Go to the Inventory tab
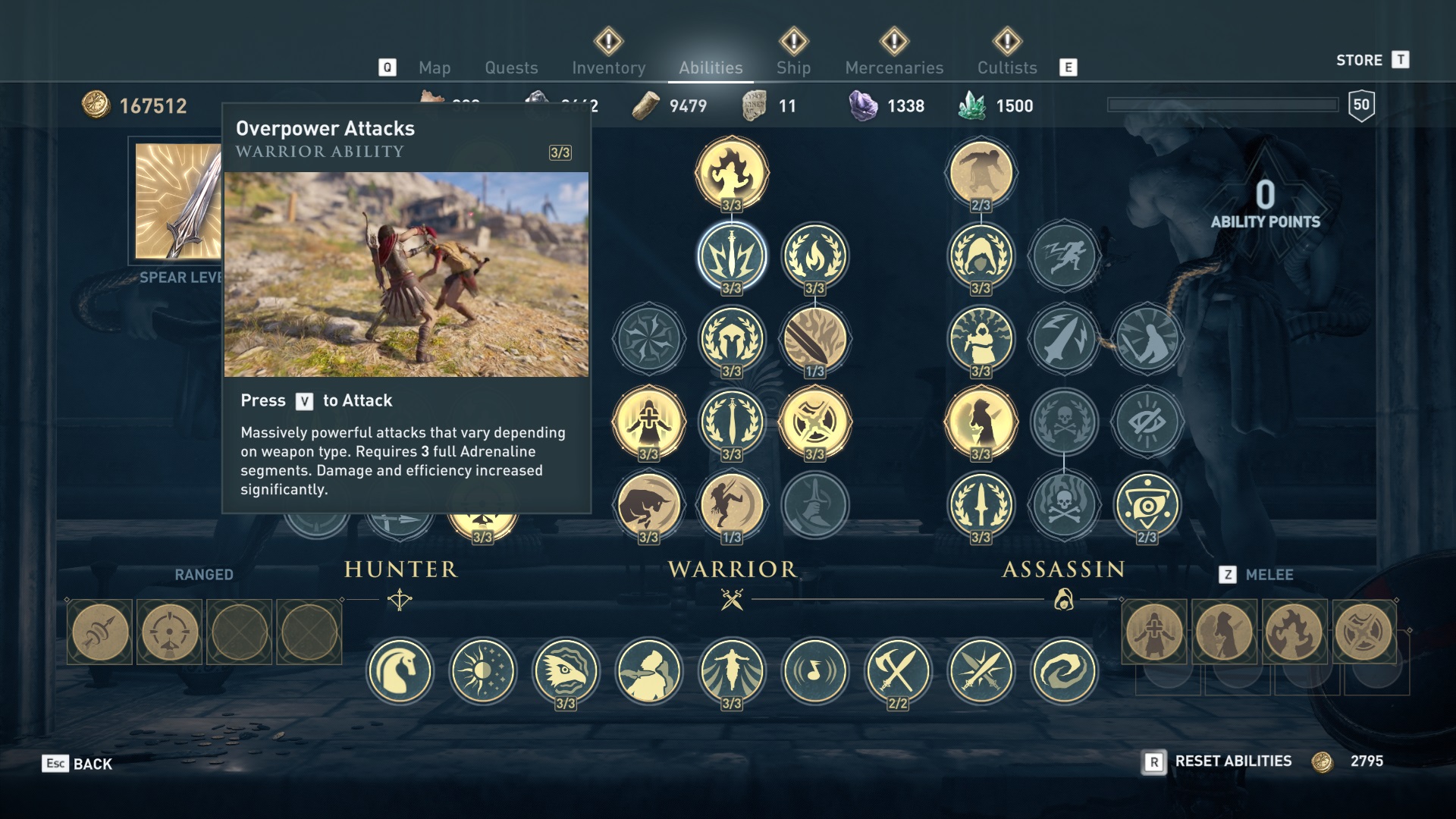The height and width of the screenshot is (819, 1456). [608, 68]
